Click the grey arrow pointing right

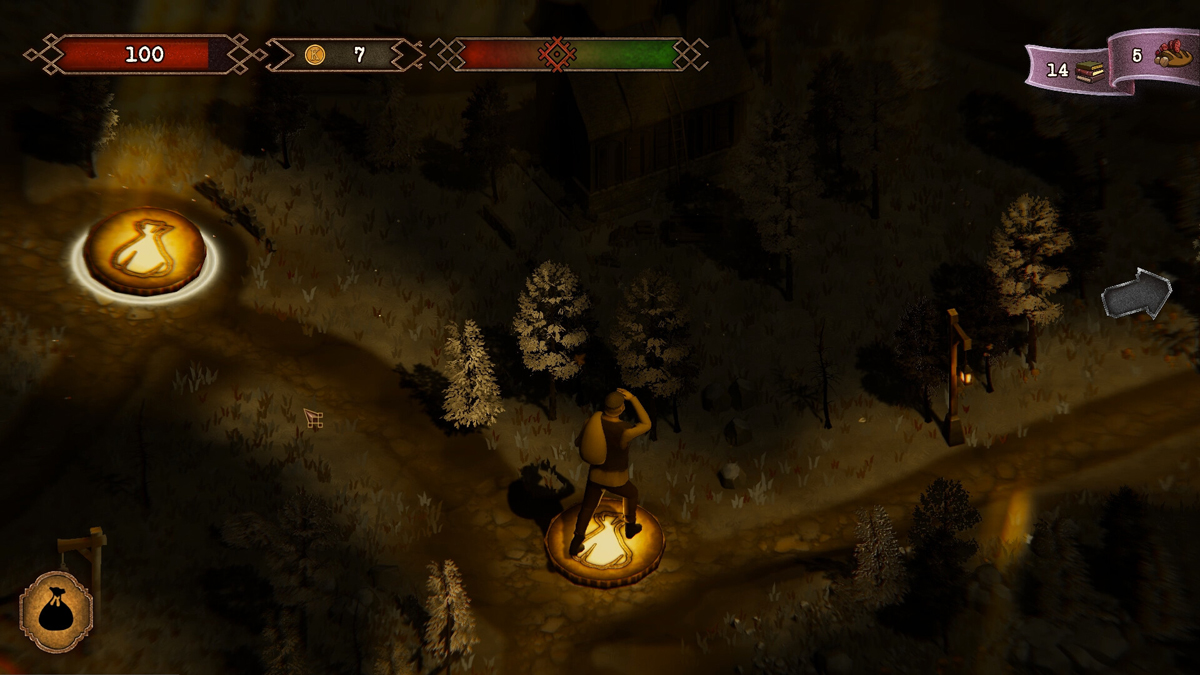click(x=1137, y=294)
